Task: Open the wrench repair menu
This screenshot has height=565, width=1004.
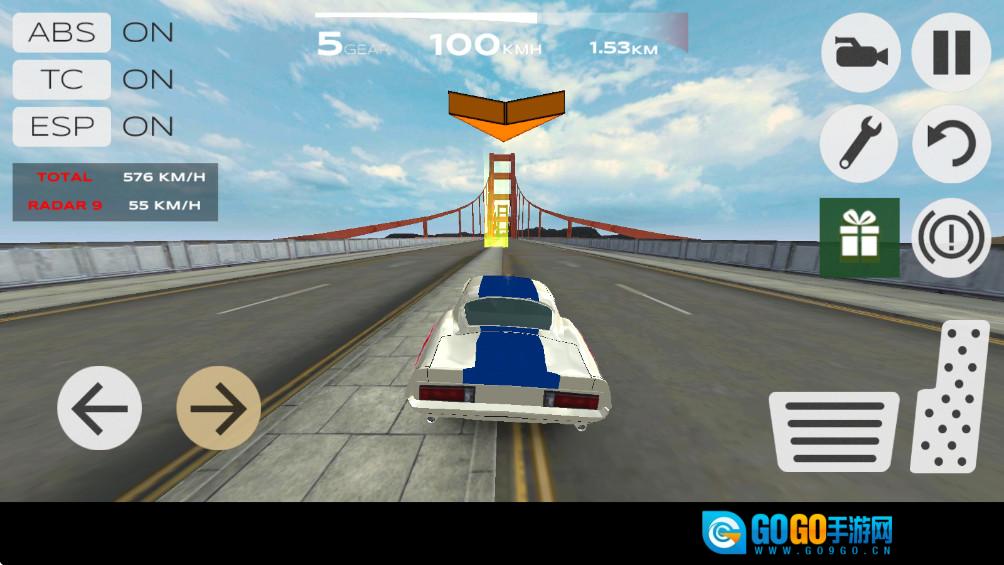Action: tap(859, 144)
